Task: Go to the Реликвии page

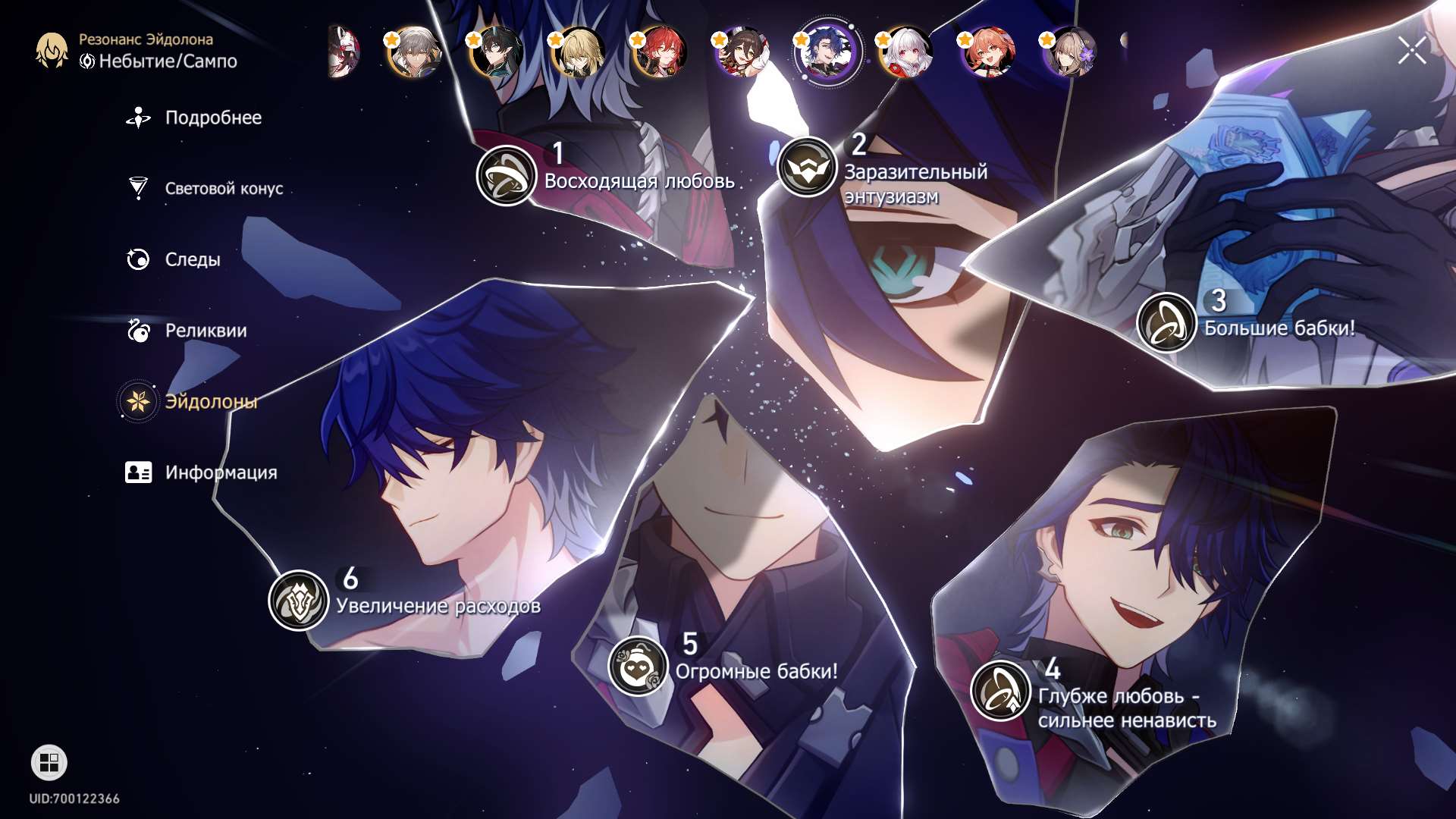Action: [x=205, y=331]
